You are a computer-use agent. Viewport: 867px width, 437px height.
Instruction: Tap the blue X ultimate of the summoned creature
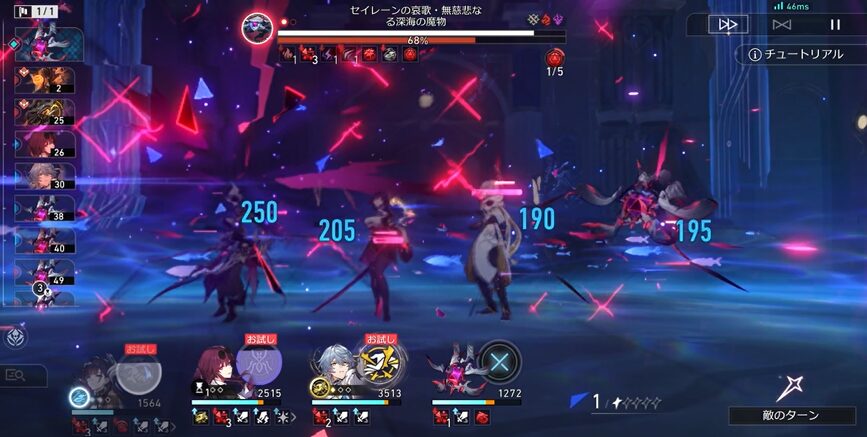[x=497, y=361]
